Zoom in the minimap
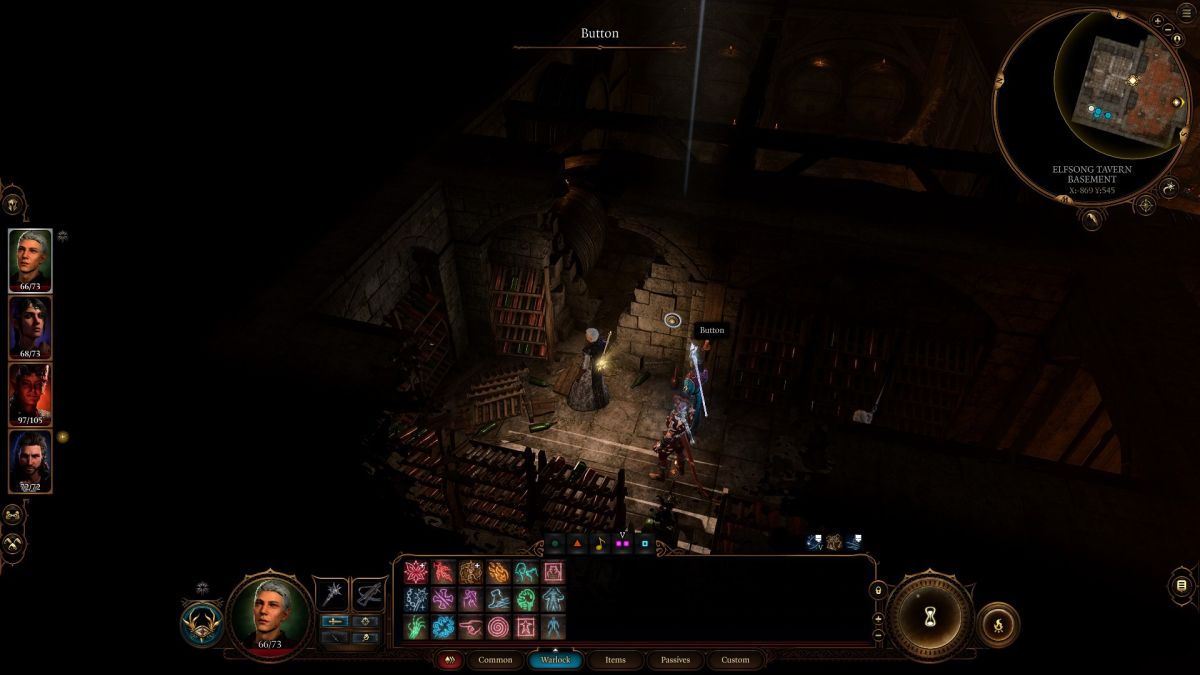Image resolution: width=1200 pixels, height=675 pixels. 1156,20
